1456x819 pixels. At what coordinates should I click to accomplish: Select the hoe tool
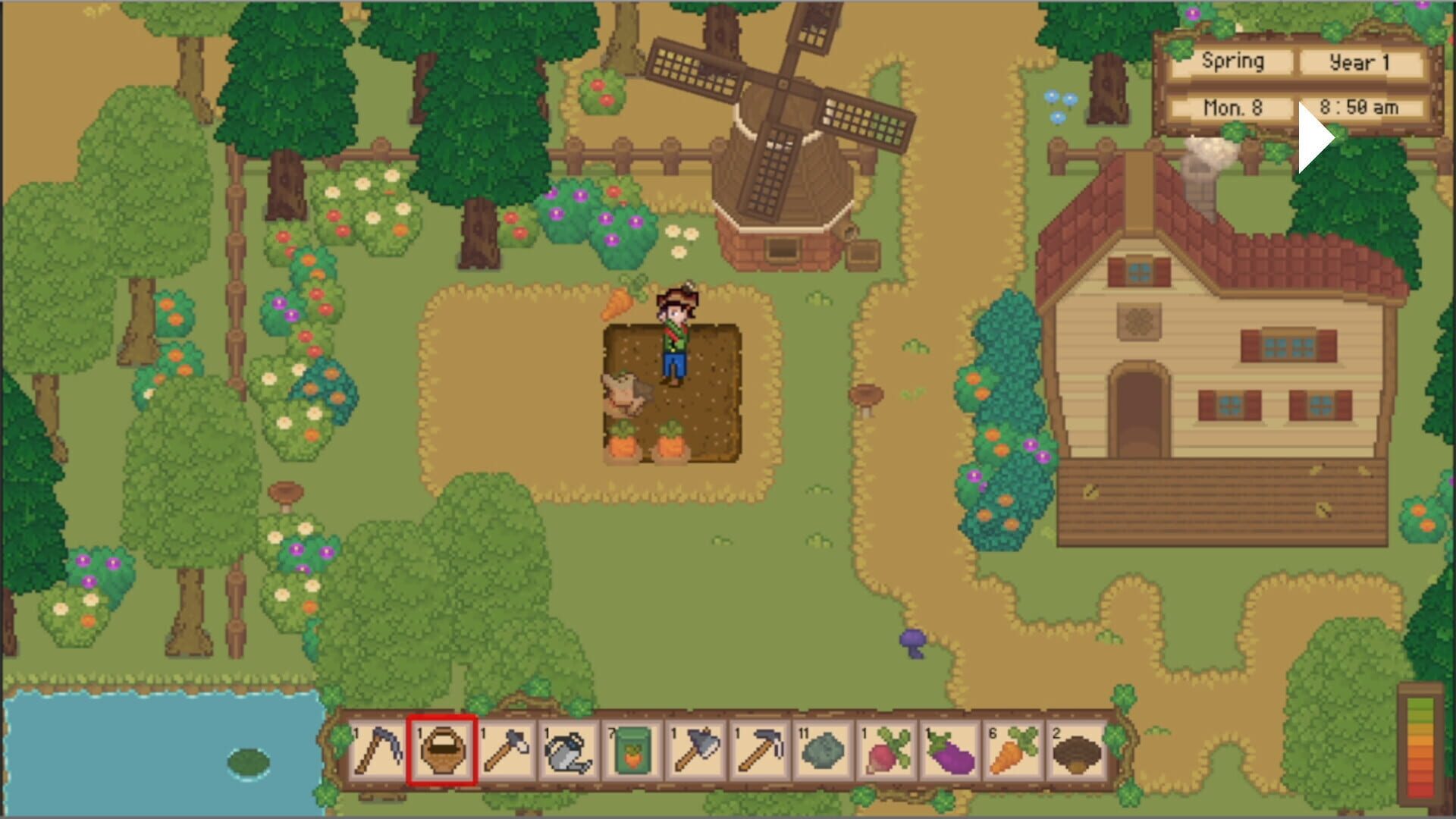coord(758,751)
